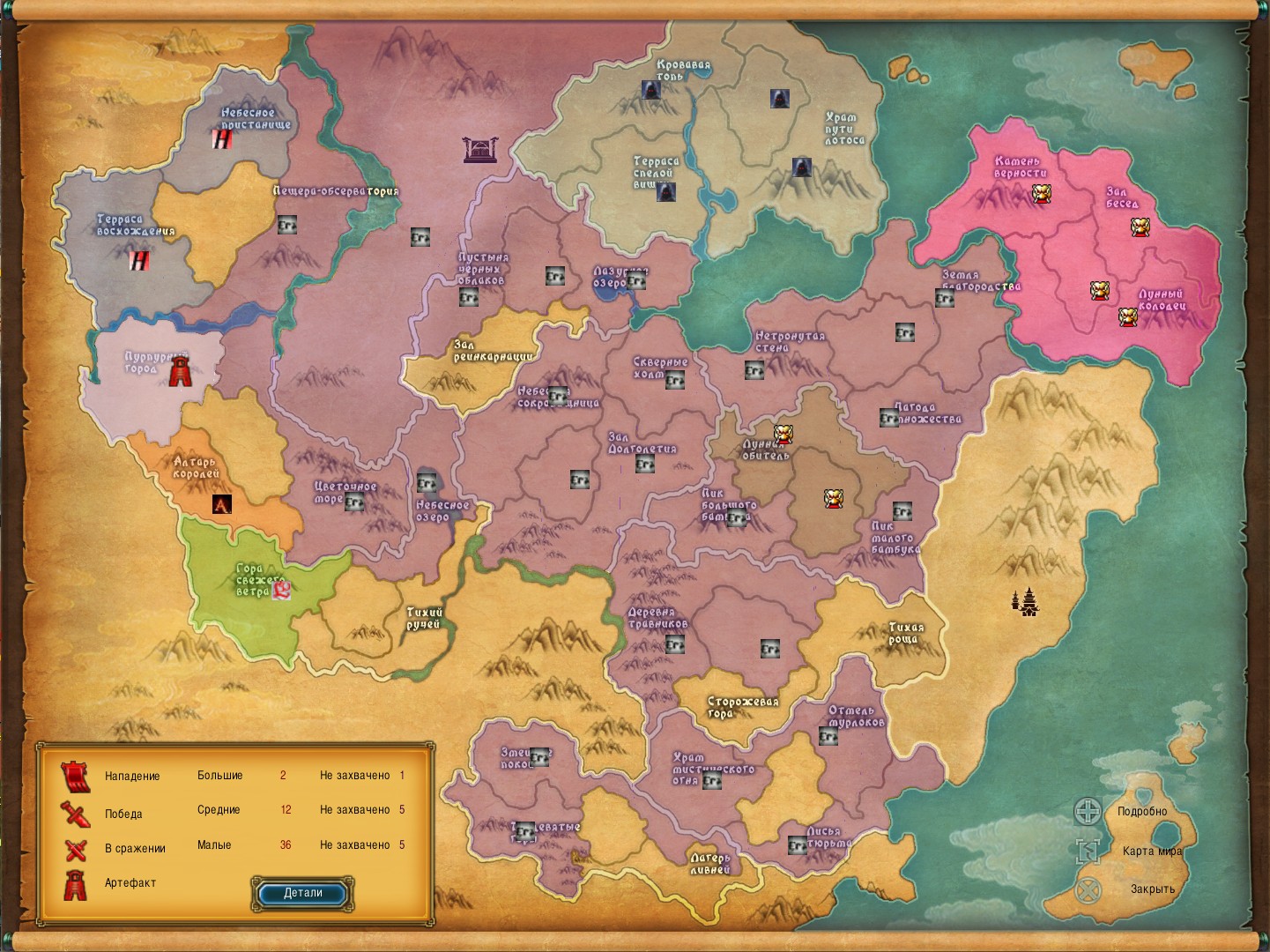Click the banner icon on Терраса восхождения
This screenshot has width=1270, height=952.
(x=141, y=260)
